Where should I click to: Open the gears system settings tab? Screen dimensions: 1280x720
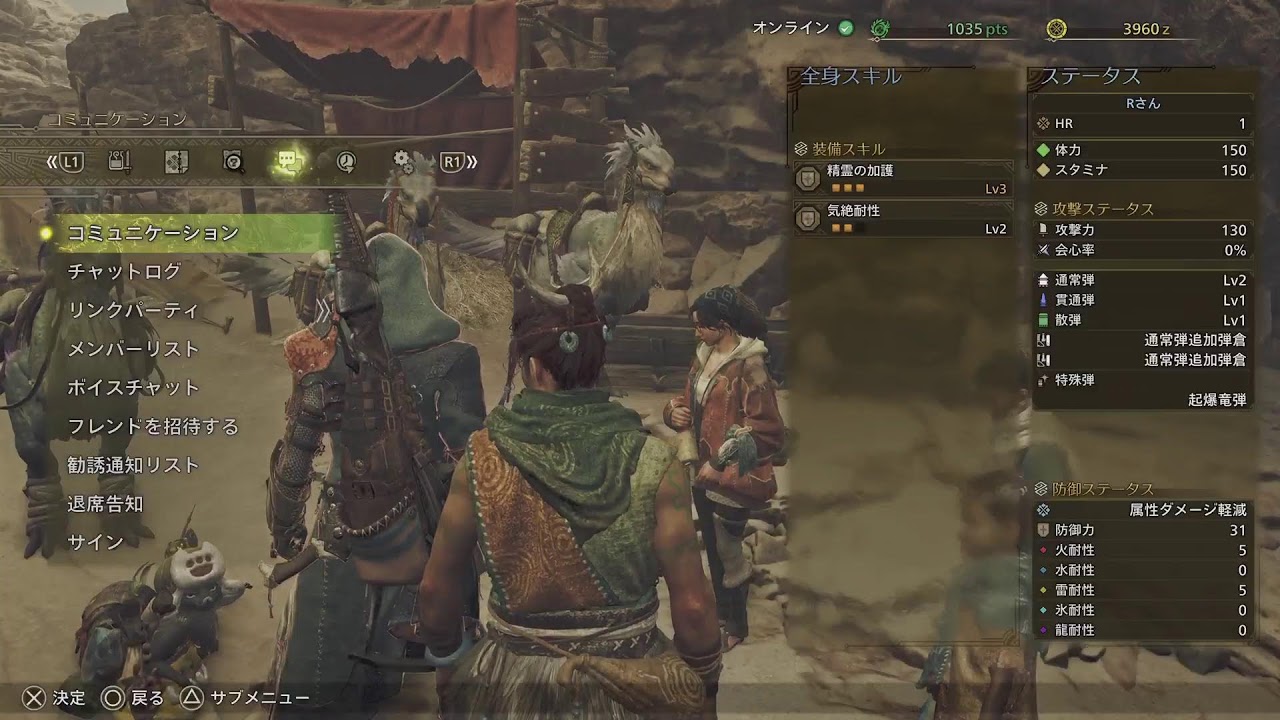pyautogui.click(x=403, y=161)
